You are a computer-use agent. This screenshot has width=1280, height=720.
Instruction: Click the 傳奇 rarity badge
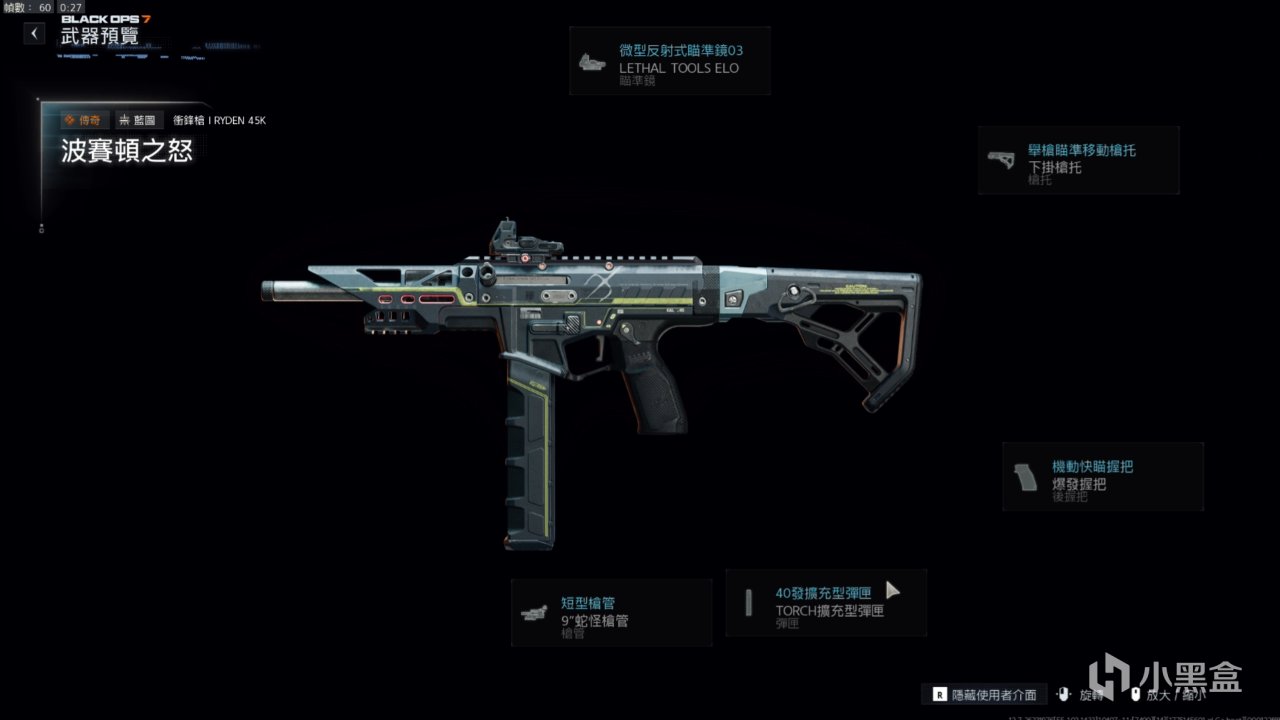pos(84,120)
